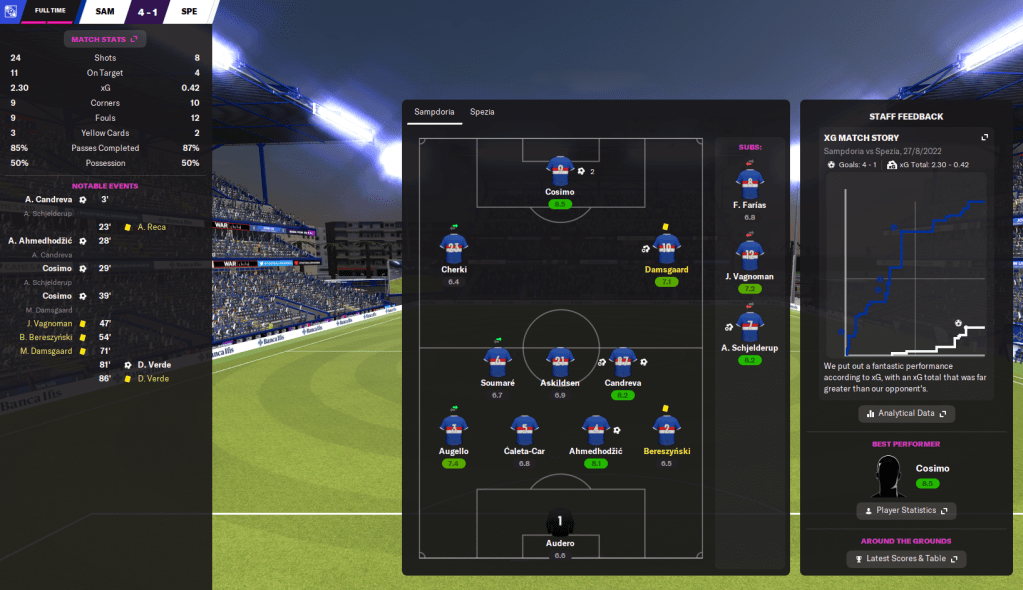Viewport: 1023px width, 590px height.
Task: Select goalkeeper Audero on the pitch
Action: tap(560, 526)
